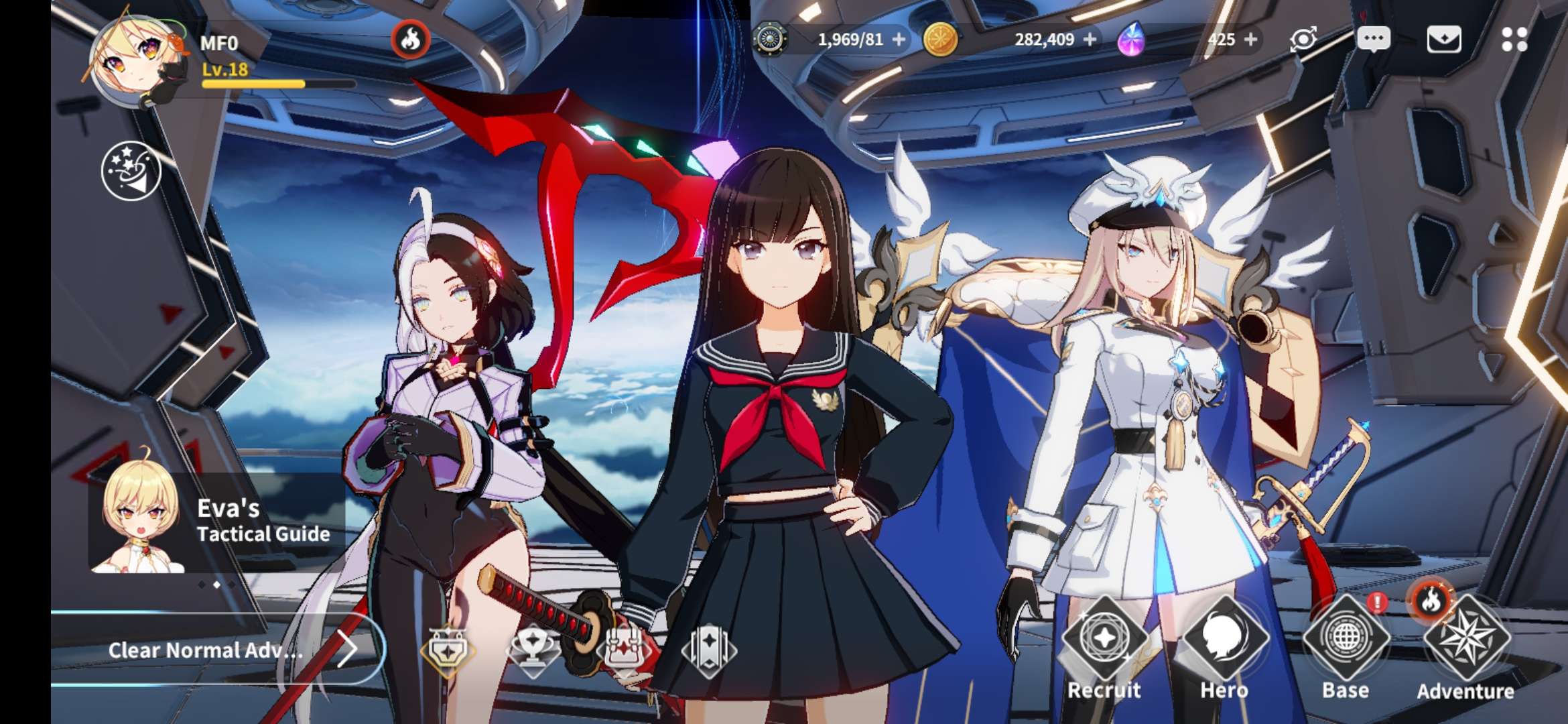Open the chat speech bubble
Image resolution: width=1568 pixels, height=724 pixels.
point(1373,40)
